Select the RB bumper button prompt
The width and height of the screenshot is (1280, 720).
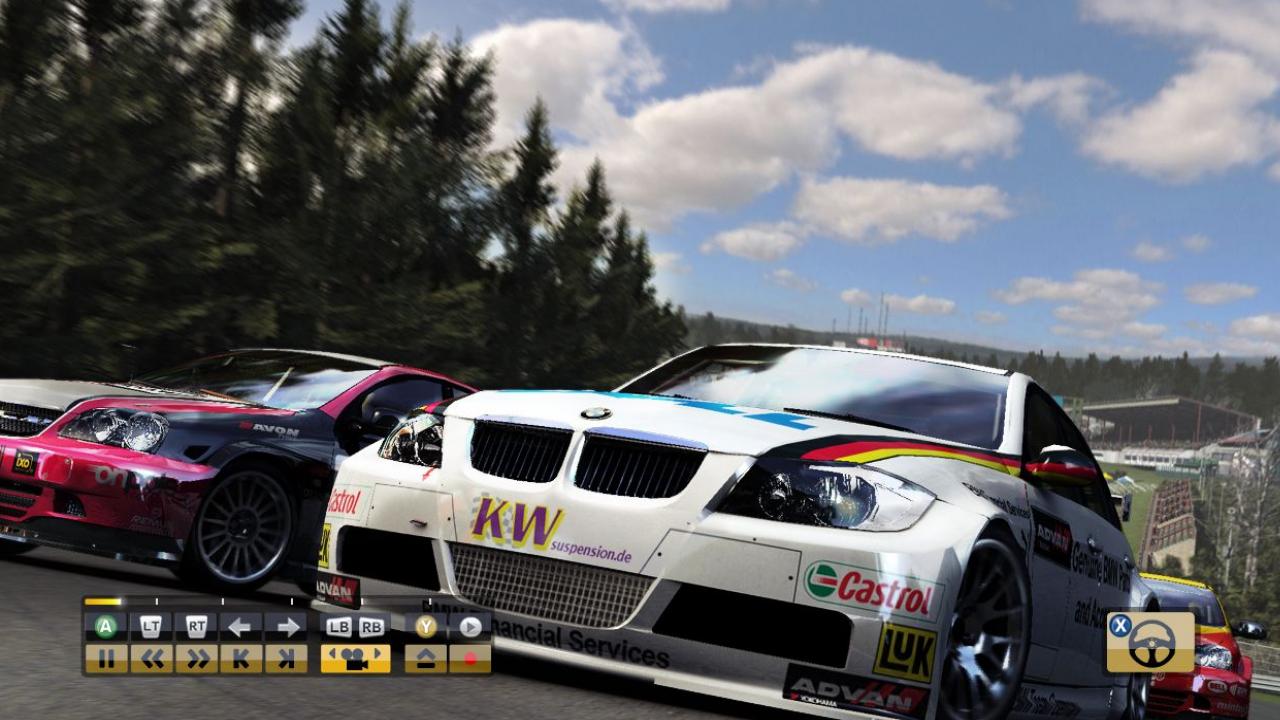pyautogui.click(x=371, y=626)
